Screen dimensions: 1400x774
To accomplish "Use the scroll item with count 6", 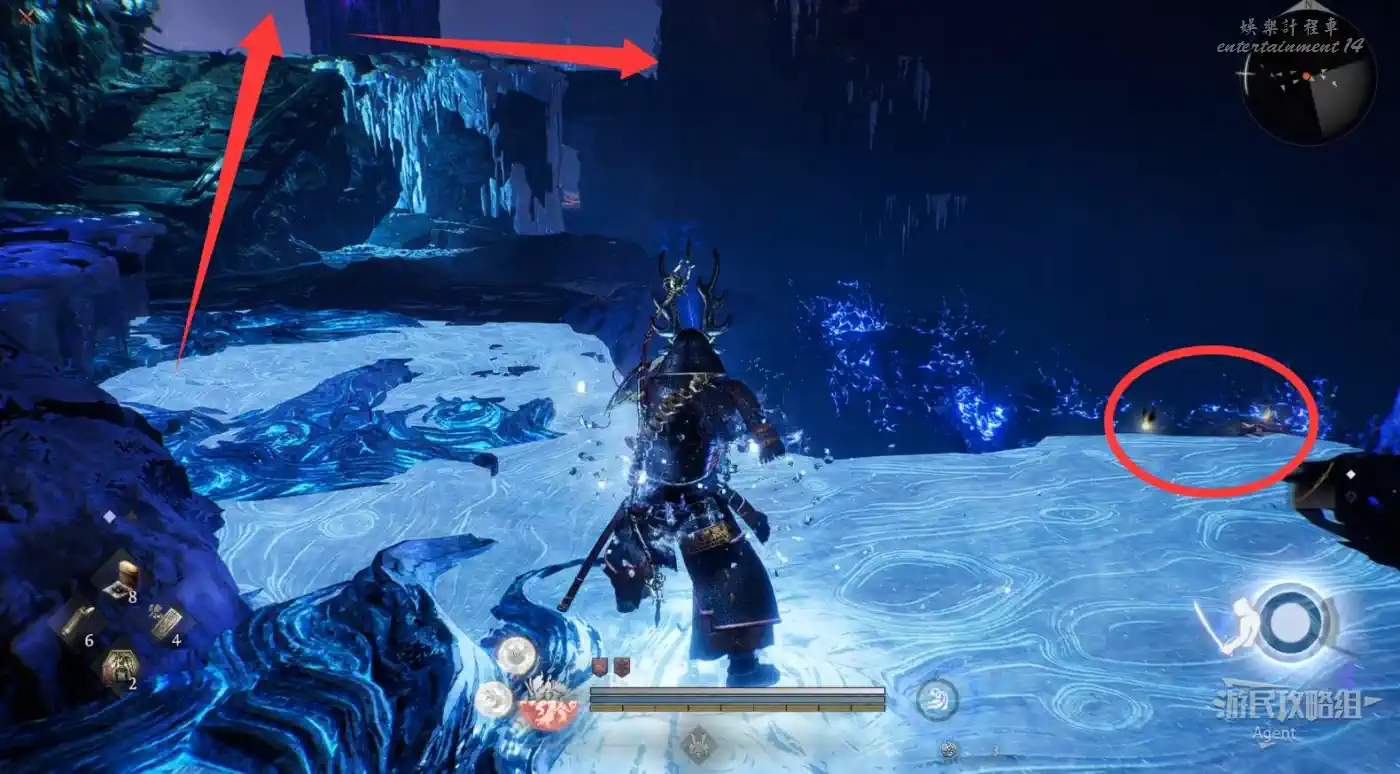I will coord(77,625).
